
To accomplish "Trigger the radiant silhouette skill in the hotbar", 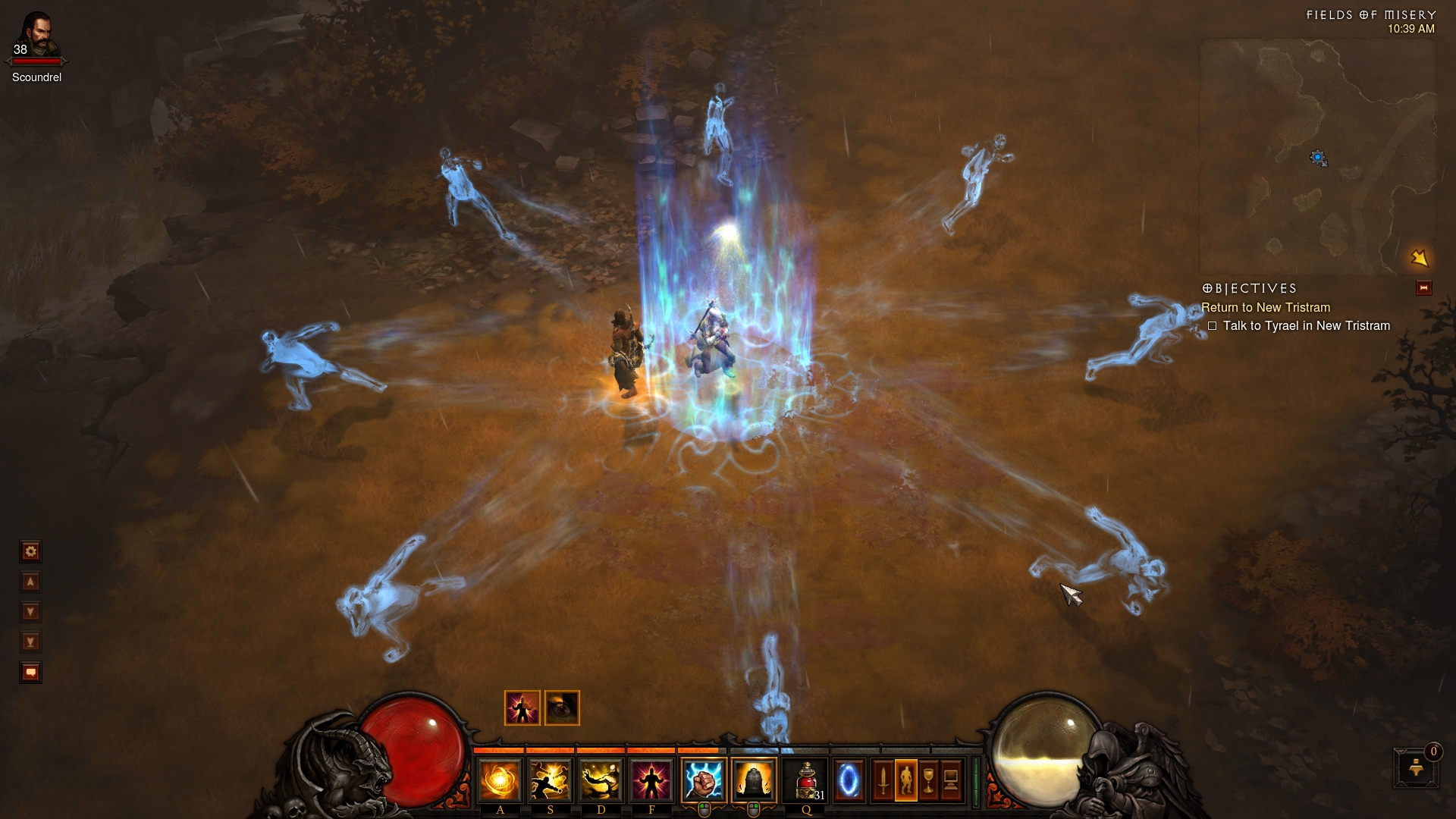I will (651, 780).
